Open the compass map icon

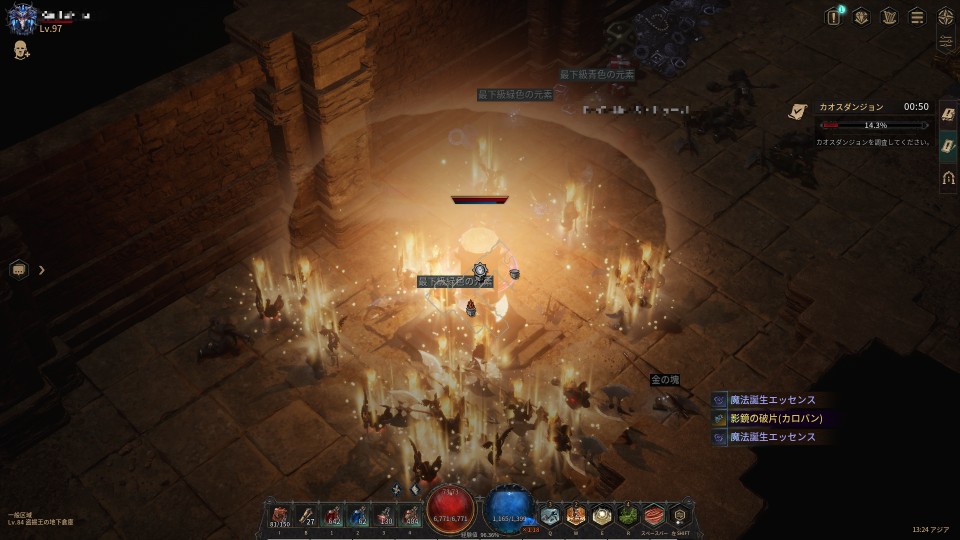[x=945, y=16]
